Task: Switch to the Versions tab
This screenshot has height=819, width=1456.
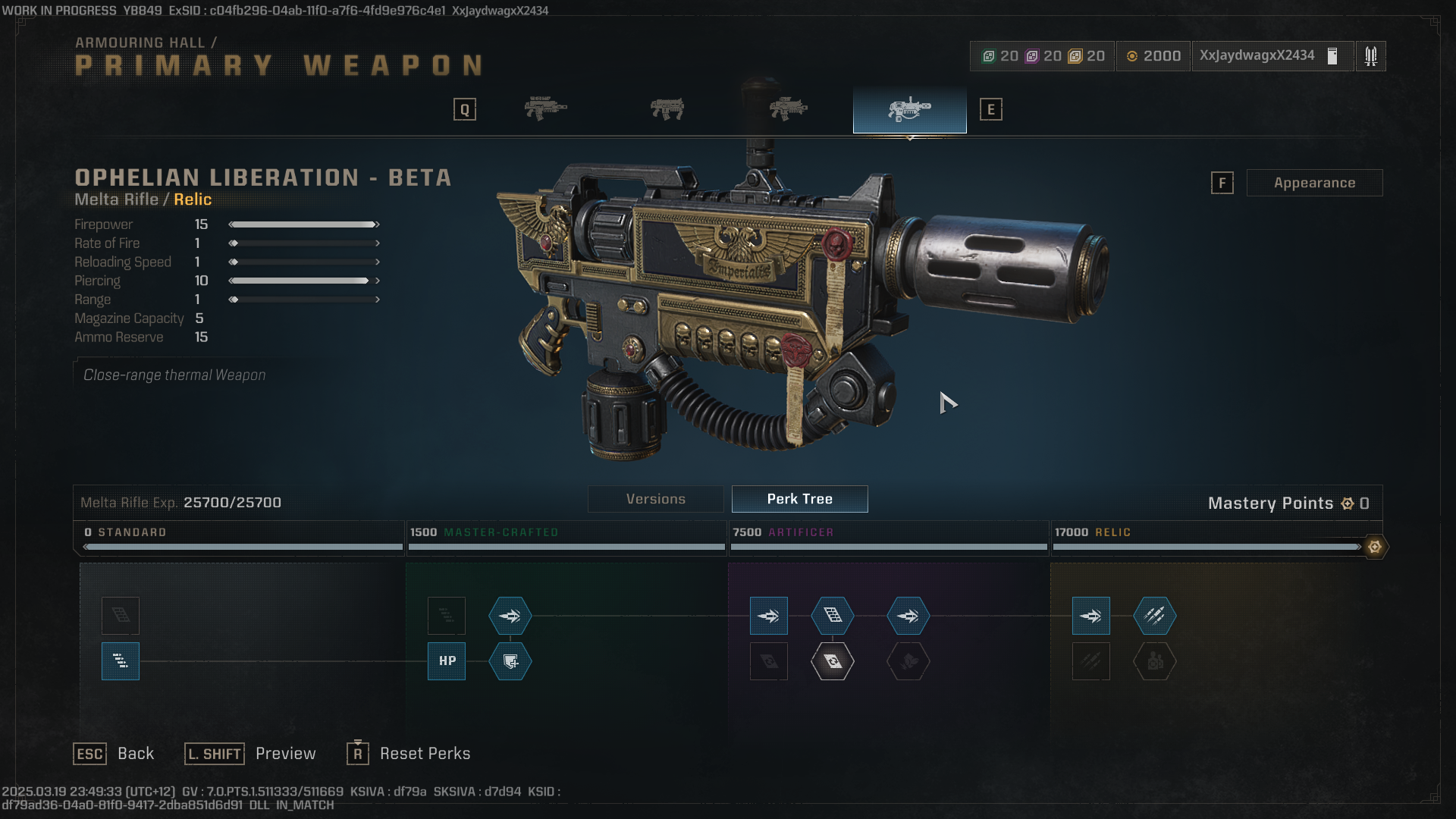Action: (655, 498)
